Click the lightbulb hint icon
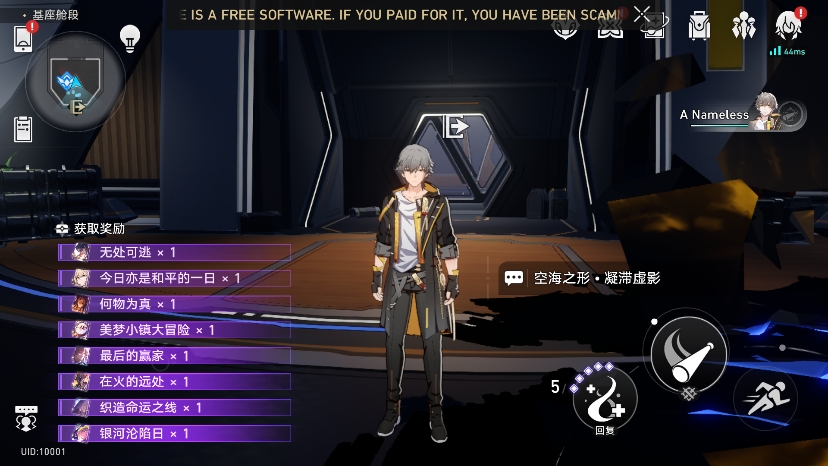The width and height of the screenshot is (828, 466). 129,38
